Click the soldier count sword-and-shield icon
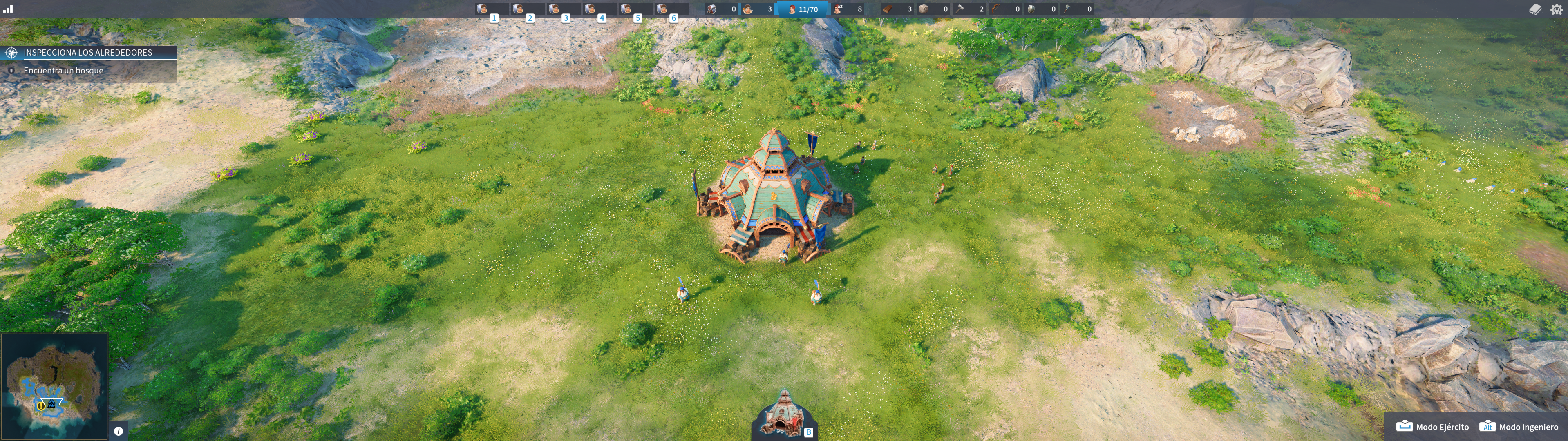1568x441 pixels. click(711, 9)
